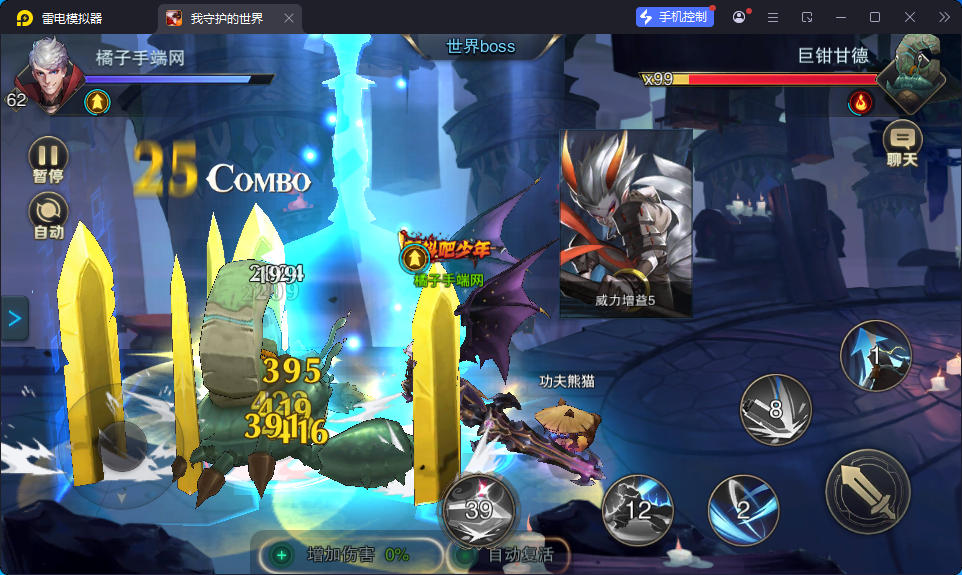The image size is (962, 575).
Task: Tap the 威力增益5 character card
Action: (x=626, y=223)
